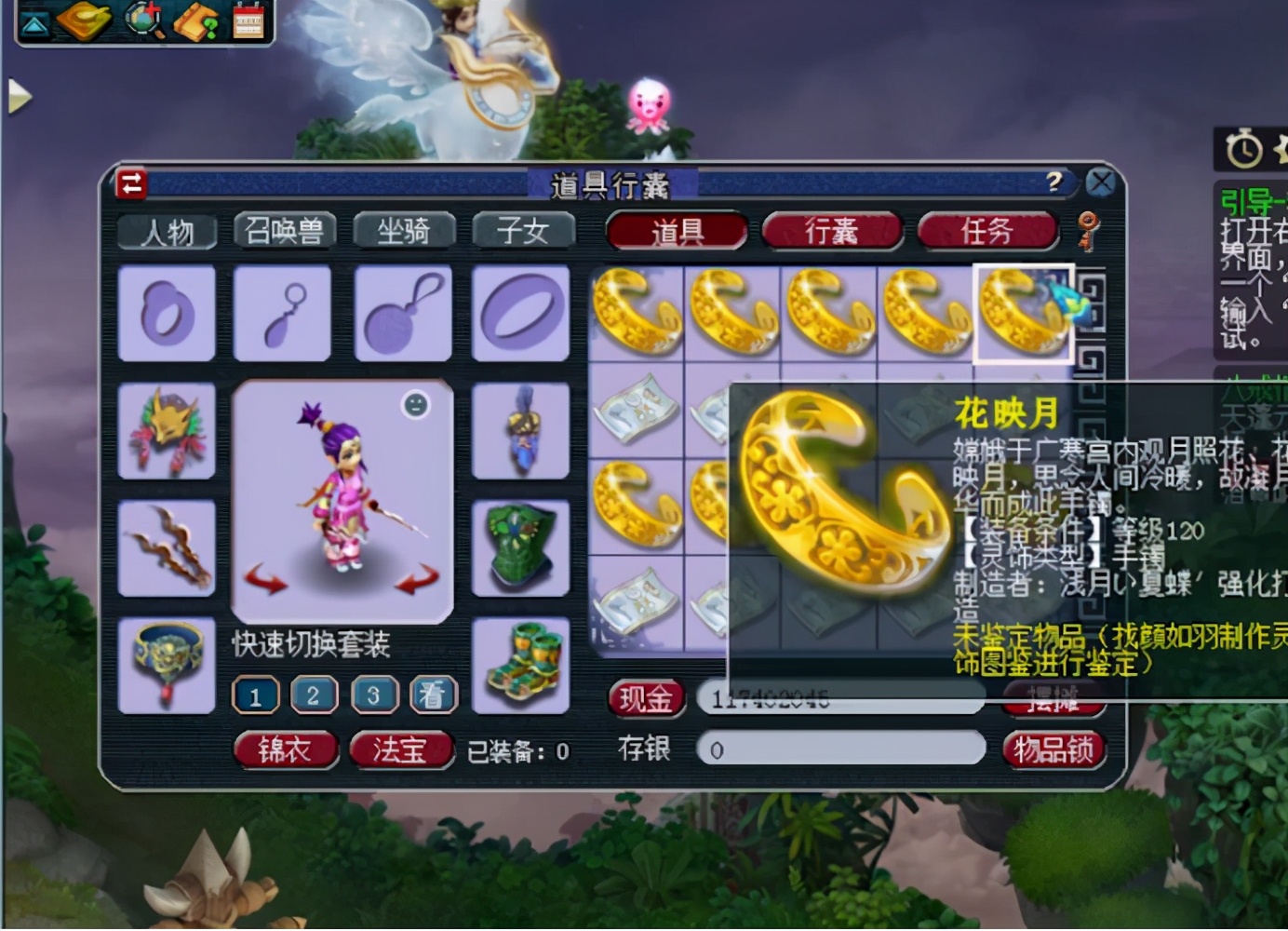Open the 法宝 panel button
The width and height of the screenshot is (1288, 931).
400,749
